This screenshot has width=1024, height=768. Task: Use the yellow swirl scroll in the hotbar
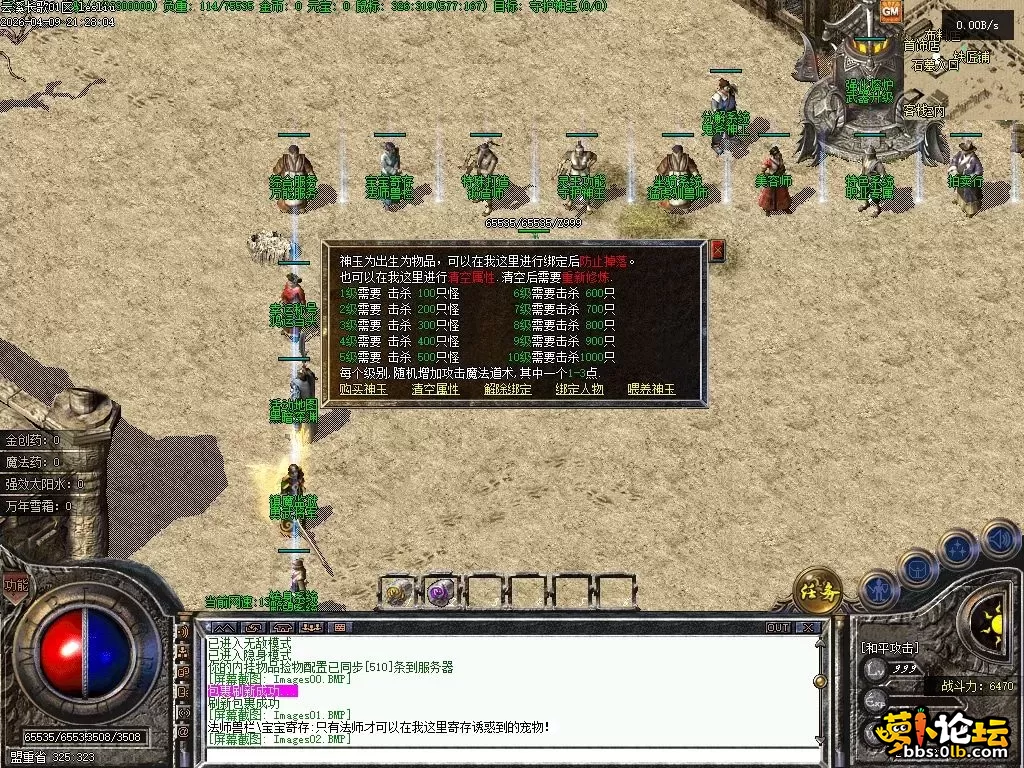click(397, 593)
